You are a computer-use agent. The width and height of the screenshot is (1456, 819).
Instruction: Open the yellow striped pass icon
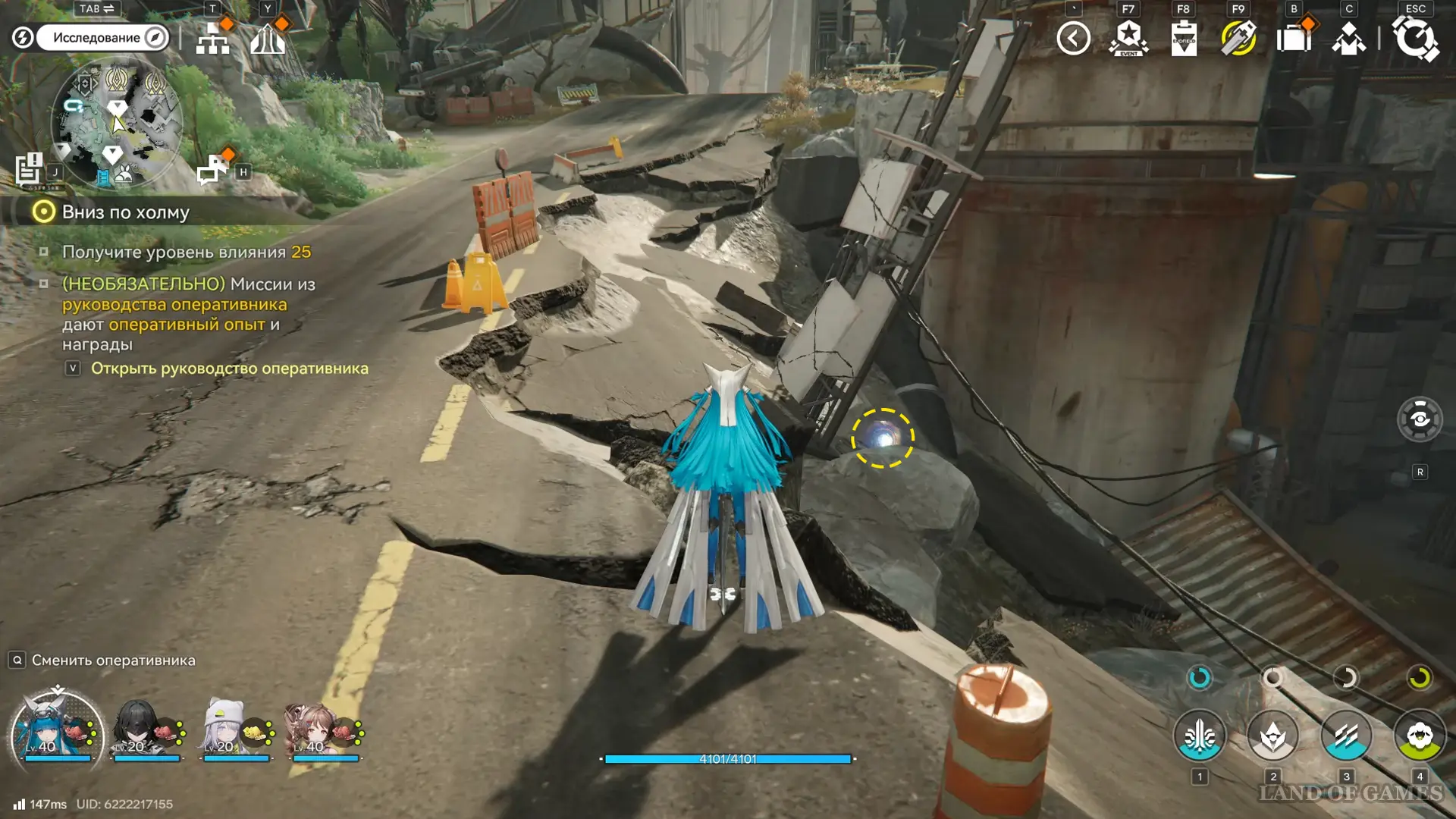pyautogui.click(x=1238, y=38)
